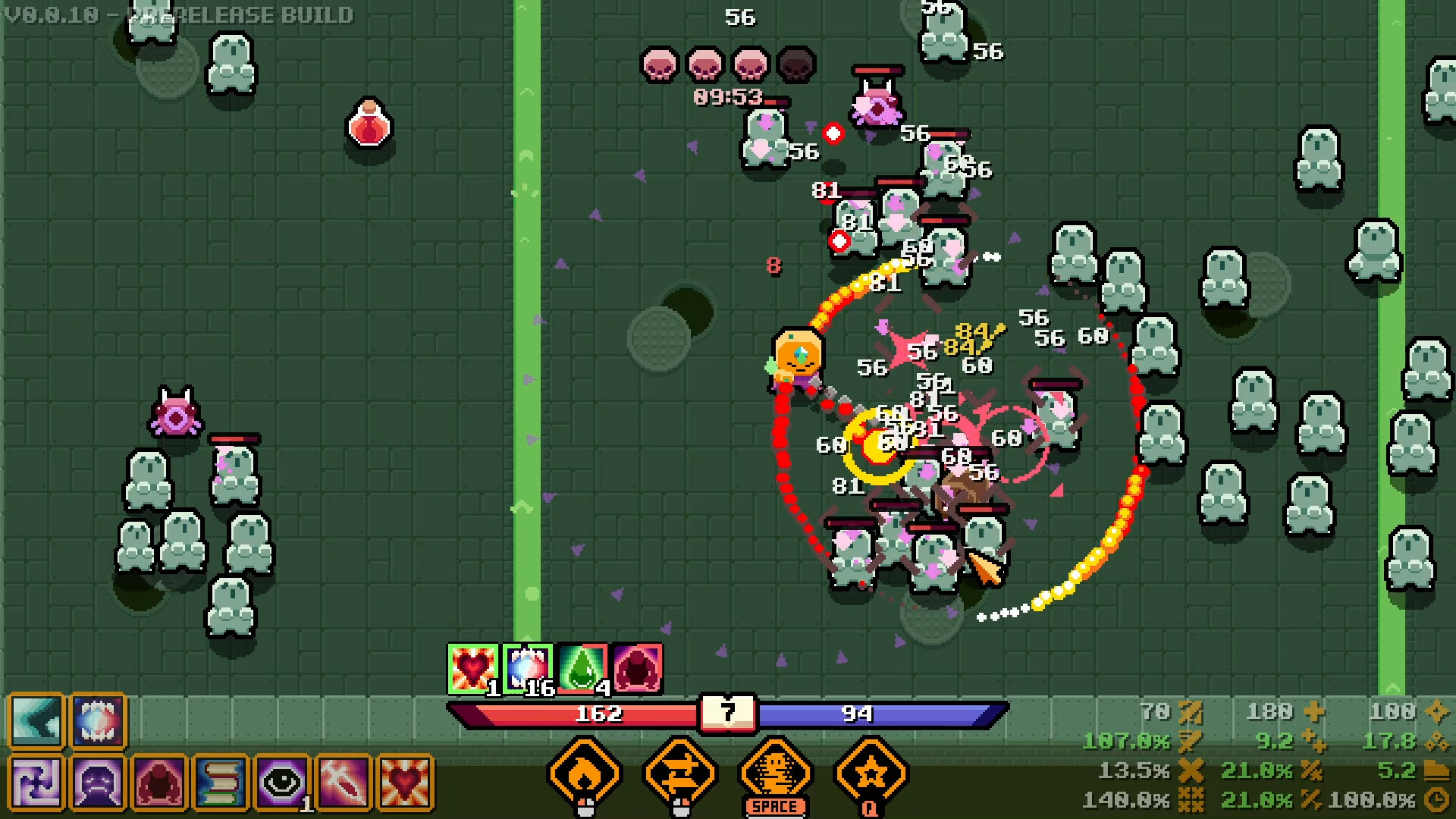Click the red health bar showing 162
The height and width of the screenshot is (819, 1456).
(x=599, y=713)
